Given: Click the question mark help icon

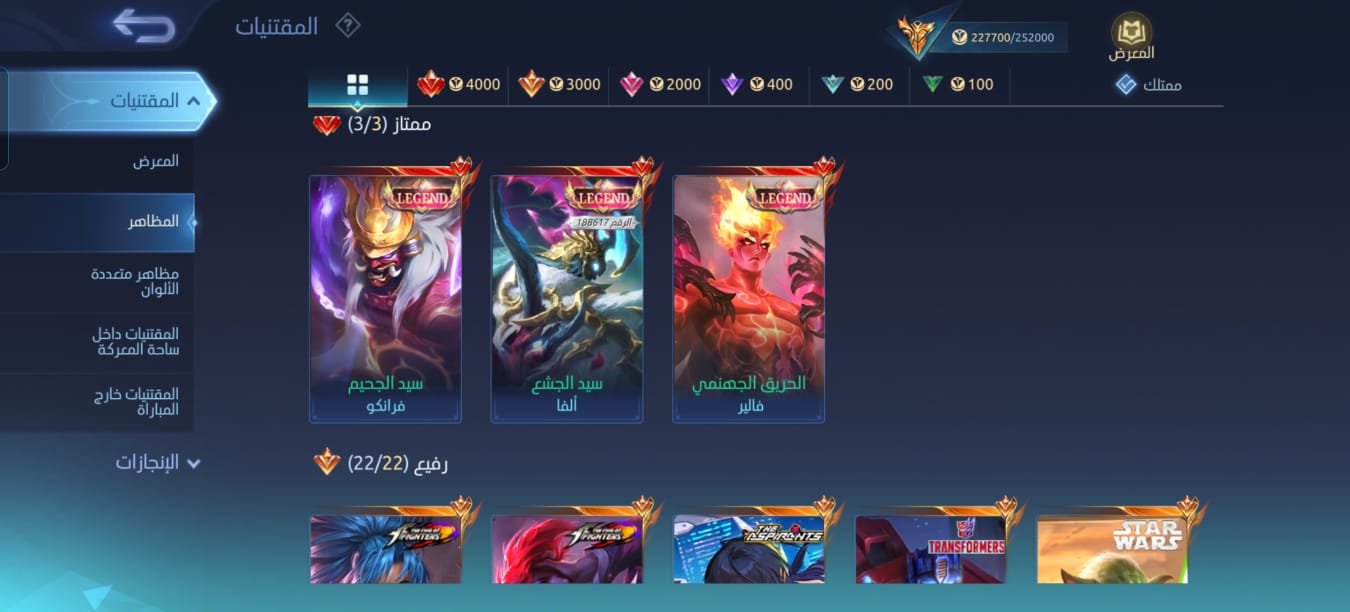Looking at the screenshot, I should 347,25.
